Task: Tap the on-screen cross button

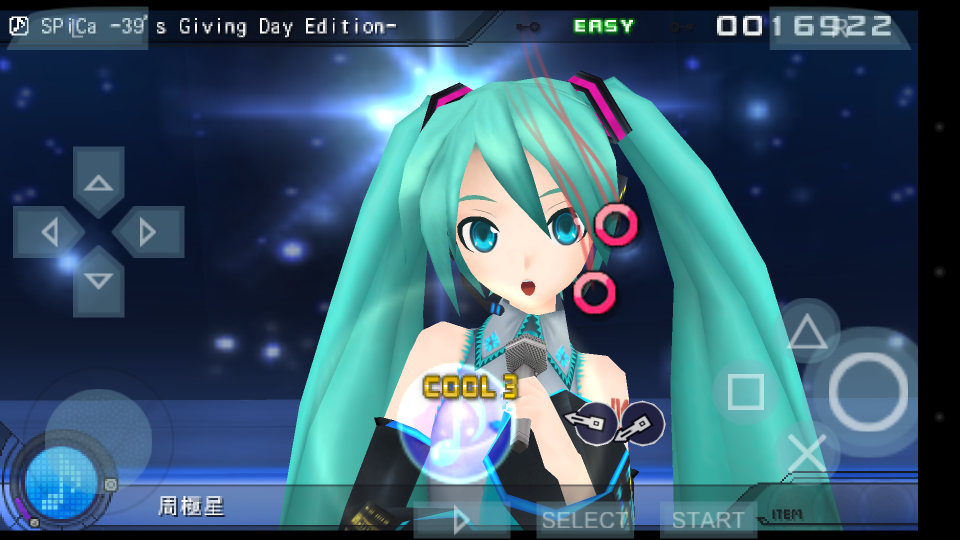Action: point(807,453)
